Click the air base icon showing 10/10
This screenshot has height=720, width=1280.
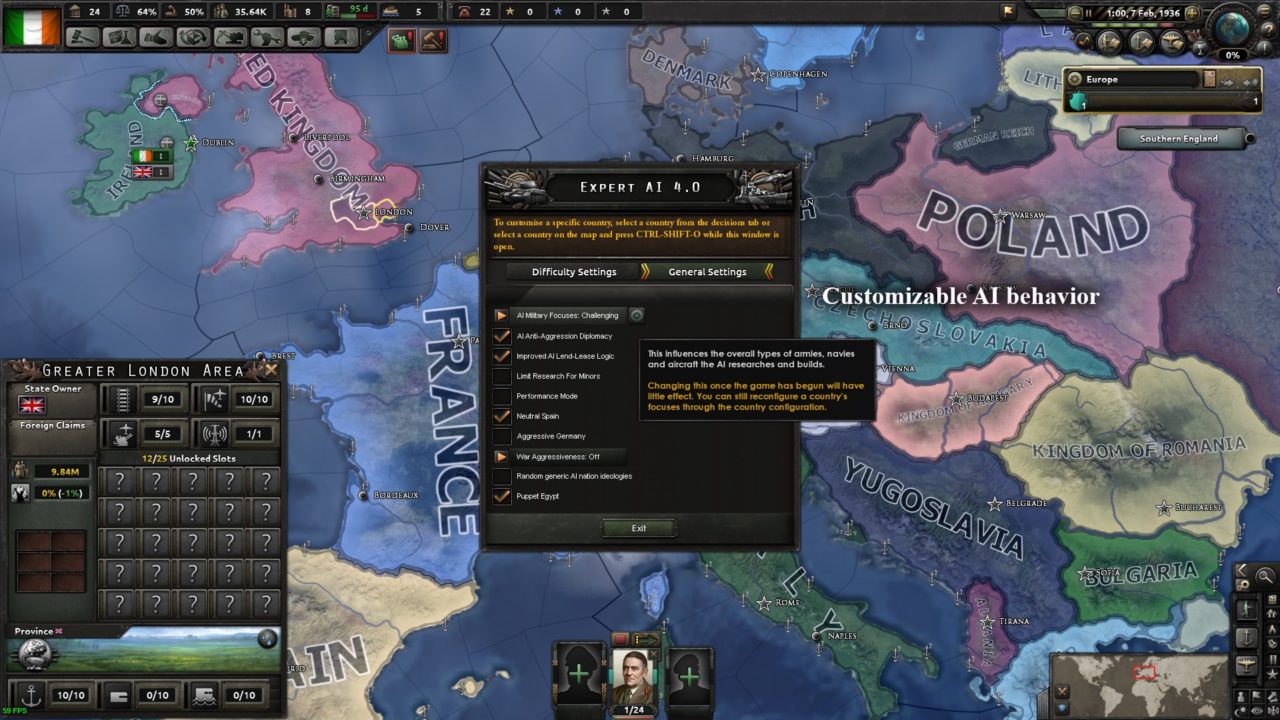click(x=214, y=398)
